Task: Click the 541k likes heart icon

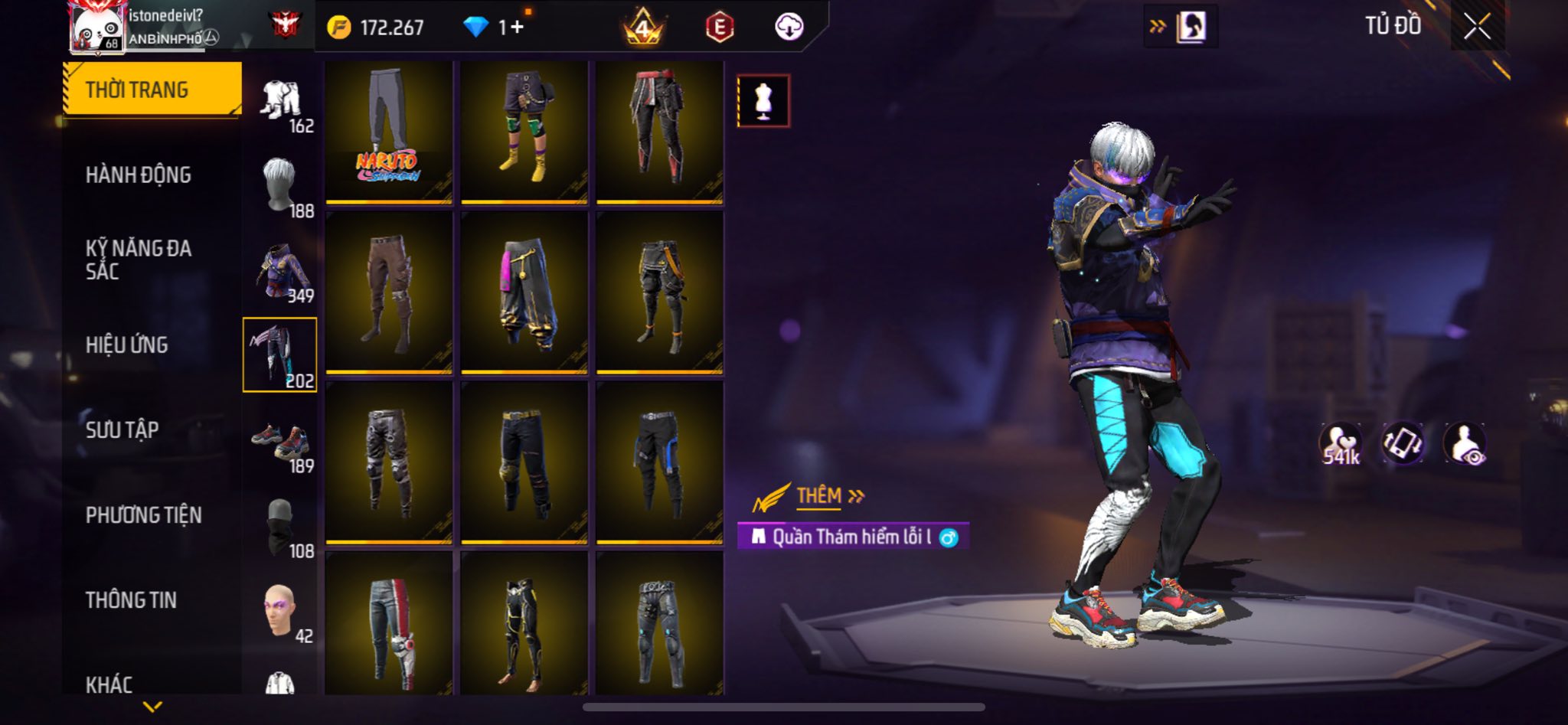Action: tap(1340, 444)
